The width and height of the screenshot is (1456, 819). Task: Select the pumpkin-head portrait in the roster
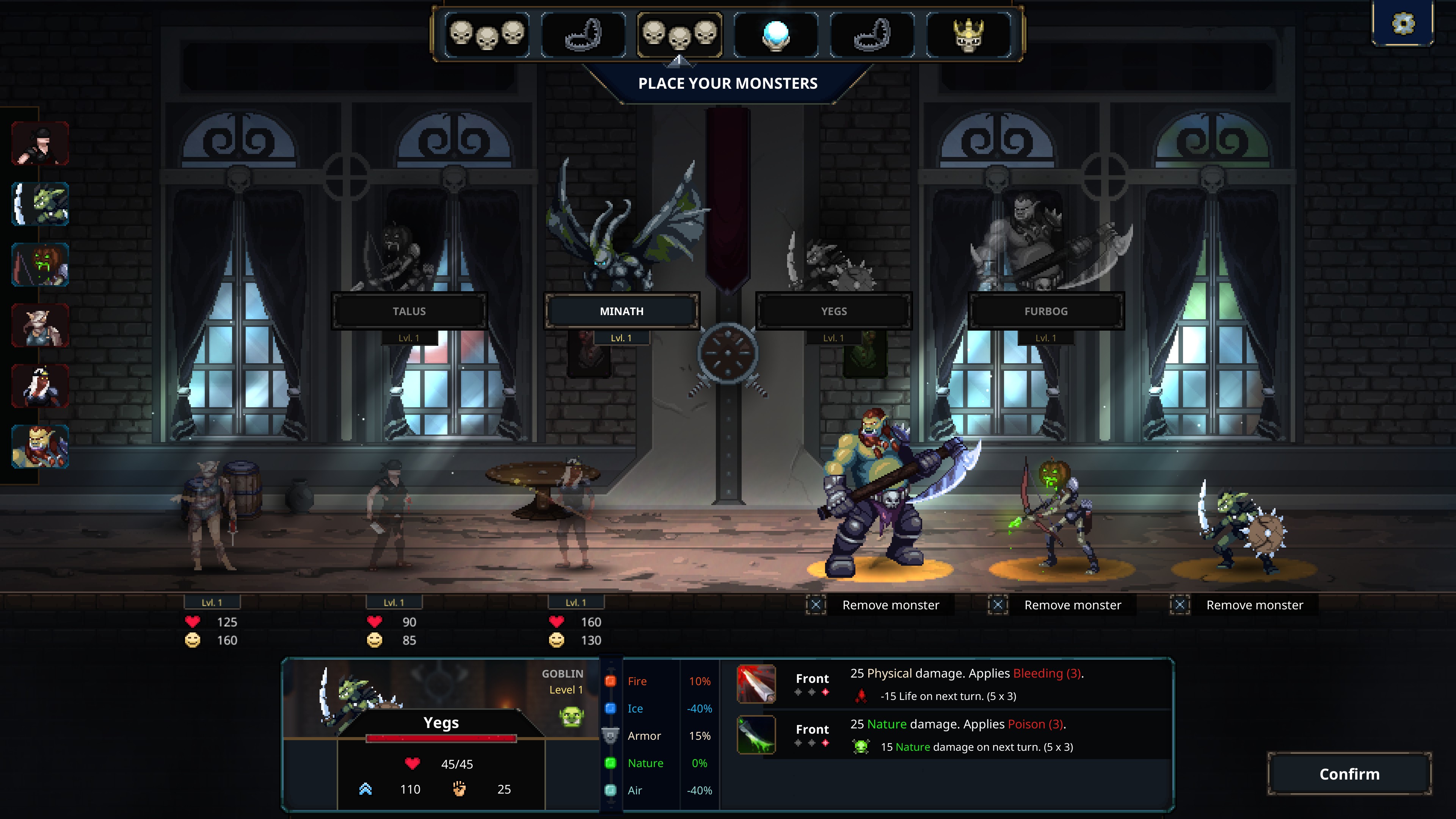point(40,265)
